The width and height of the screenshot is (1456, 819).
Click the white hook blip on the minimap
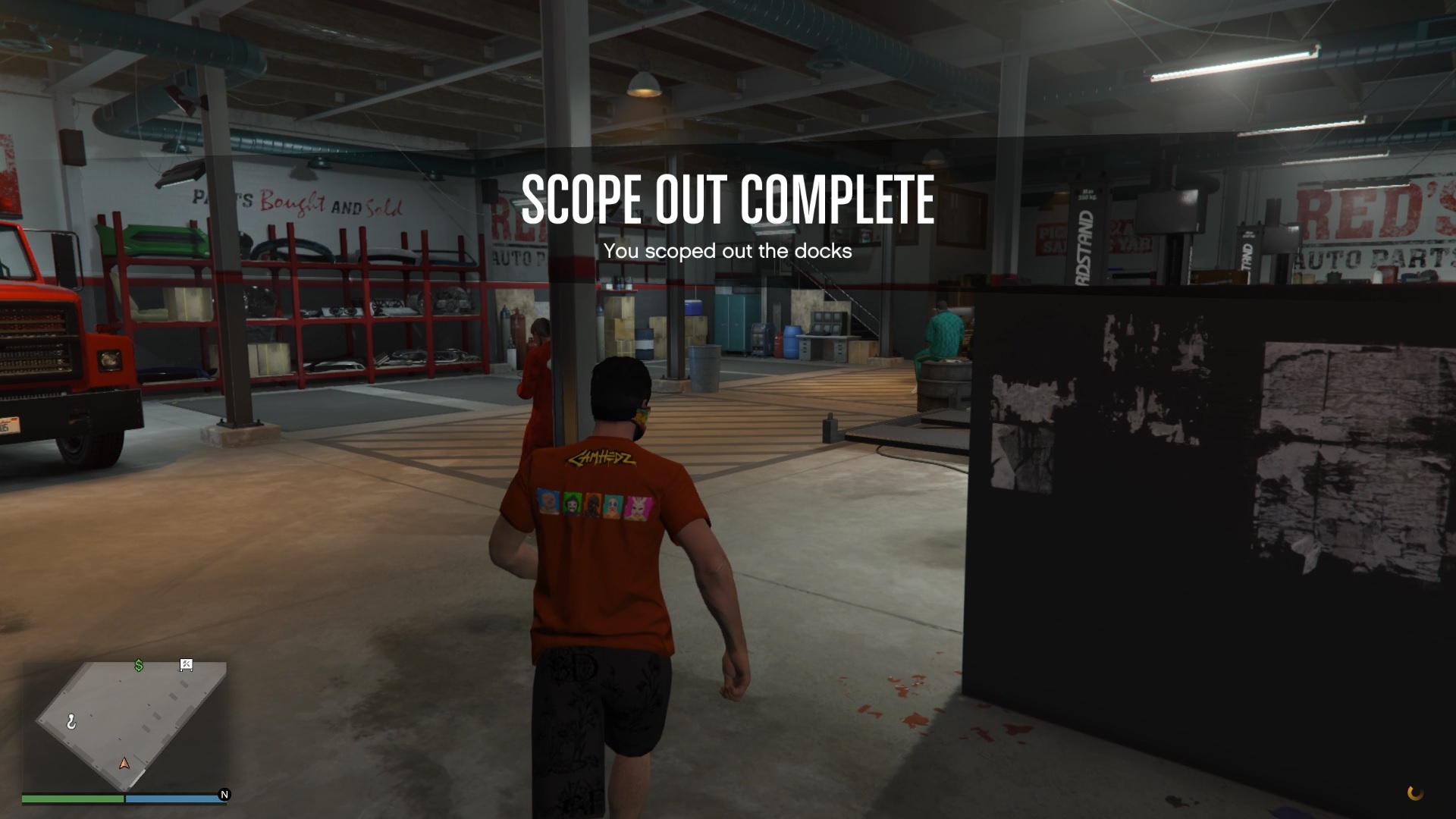[71, 721]
